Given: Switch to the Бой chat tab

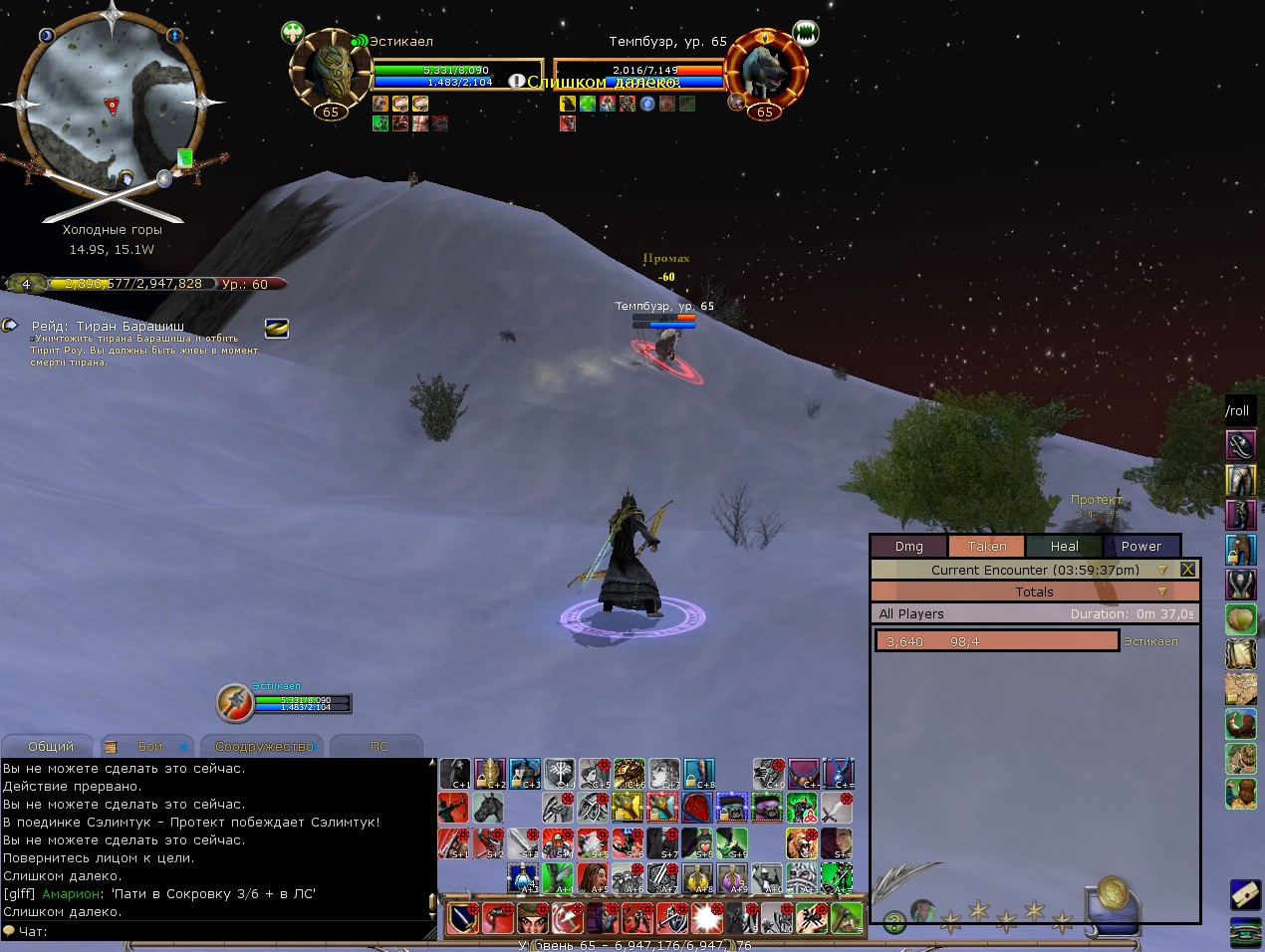Looking at the screenshot, I should (149, 746).
